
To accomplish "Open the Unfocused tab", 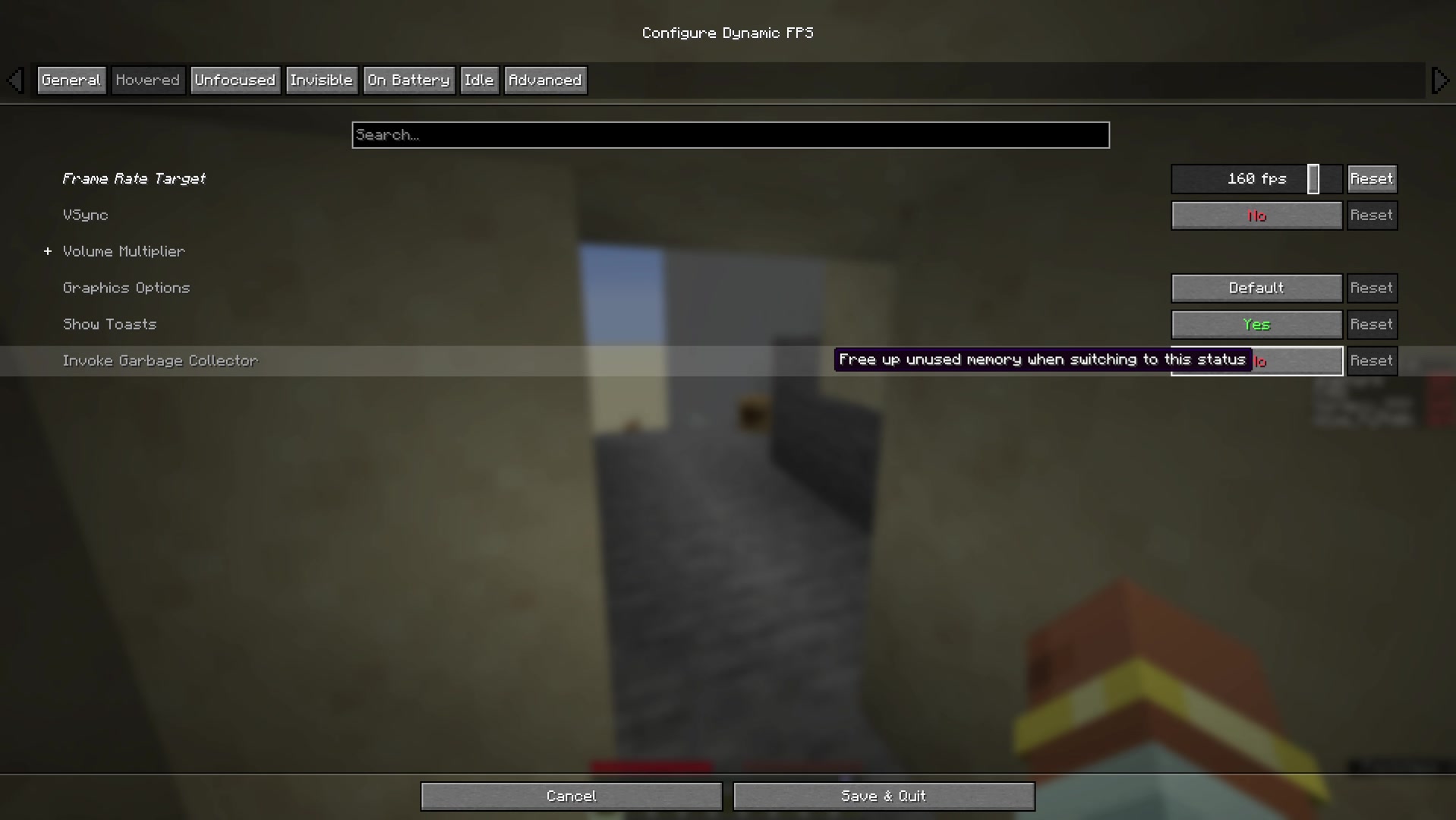I will 235,80.
